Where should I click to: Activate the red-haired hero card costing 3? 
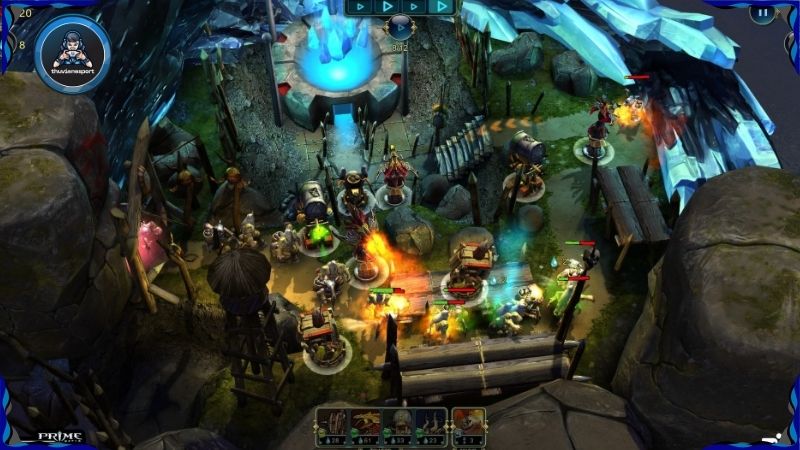click(x=468, y=425)
